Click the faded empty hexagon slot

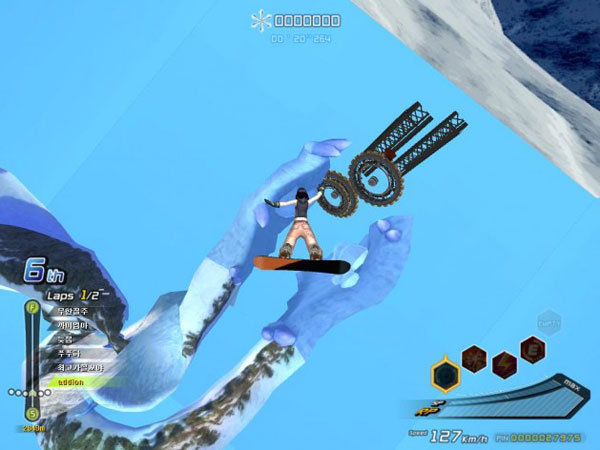[548, 322]
